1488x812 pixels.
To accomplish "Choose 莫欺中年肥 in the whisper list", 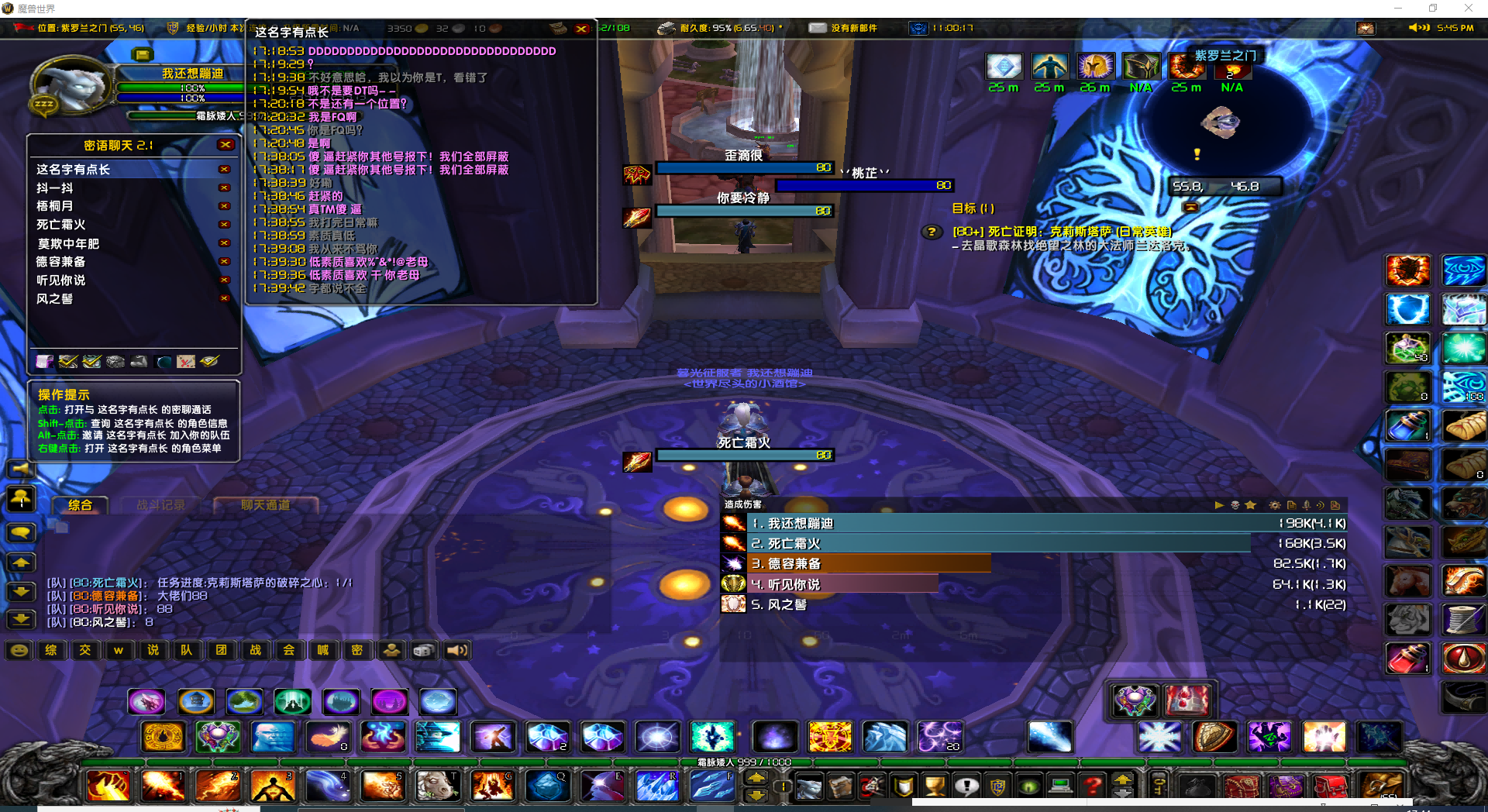I will pos(68,244).
